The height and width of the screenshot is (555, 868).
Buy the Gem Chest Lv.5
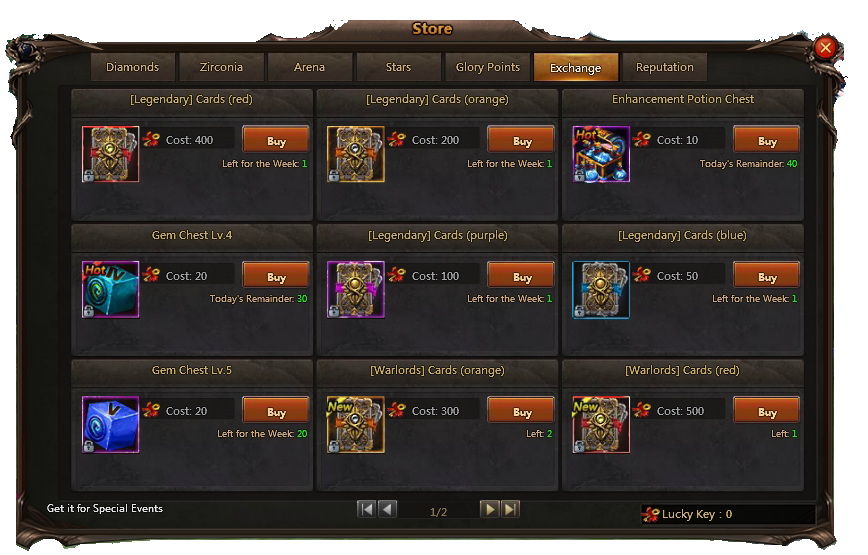[x=276, y=411]
